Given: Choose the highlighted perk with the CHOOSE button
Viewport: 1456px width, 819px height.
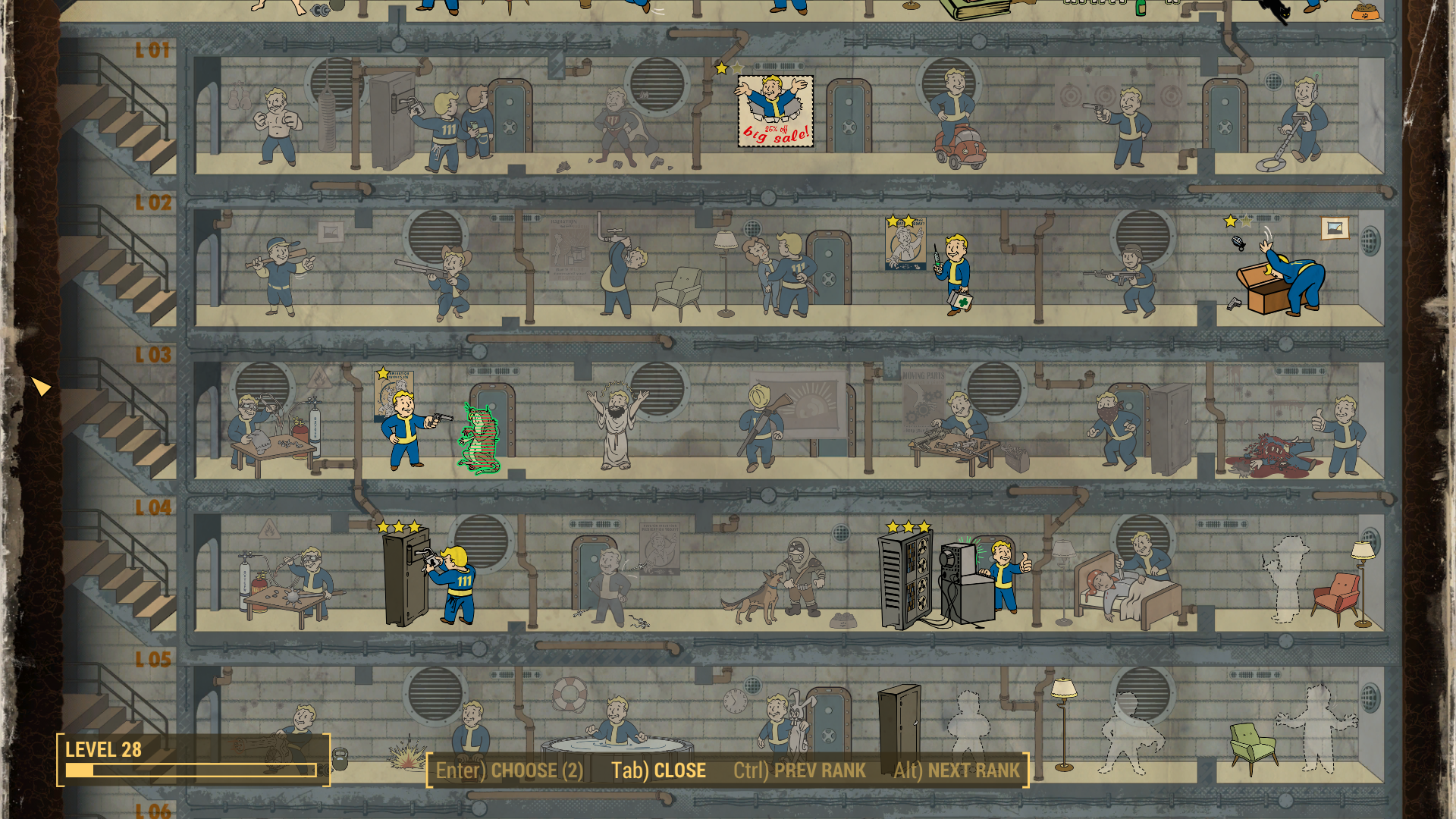Looking at the screenshot, I should (509, 770).
